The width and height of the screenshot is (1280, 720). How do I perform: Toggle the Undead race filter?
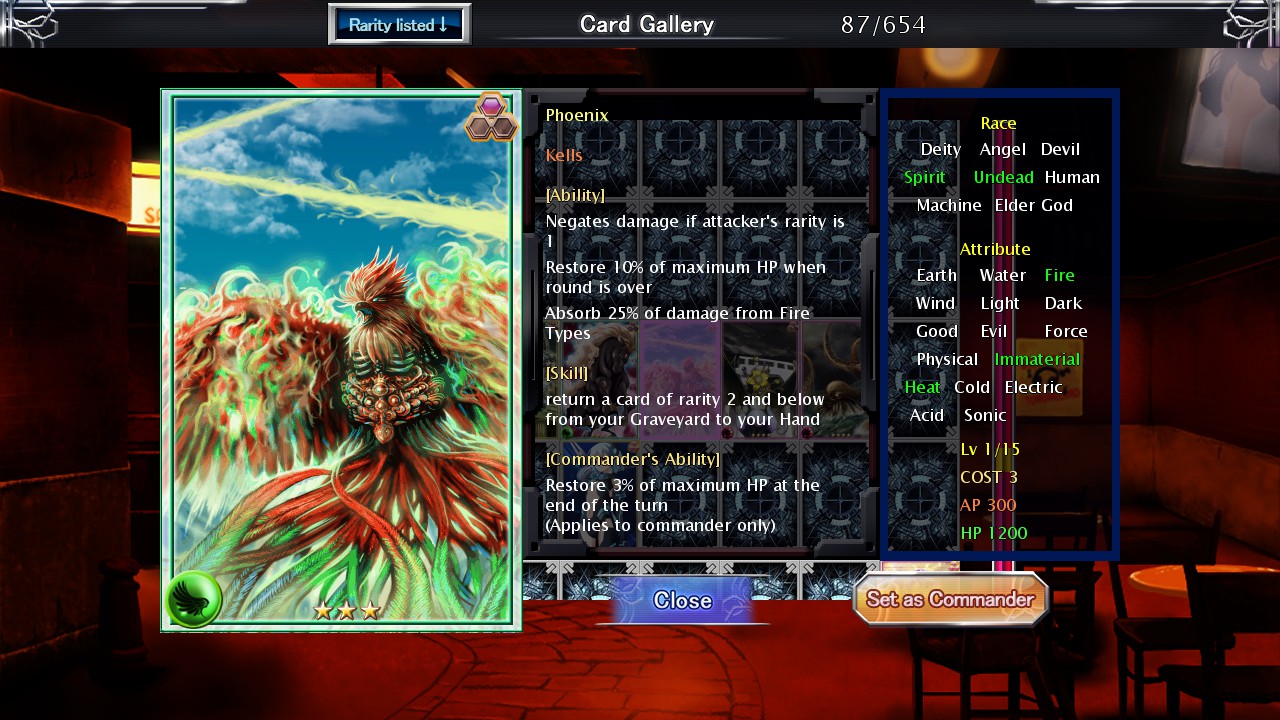[x=1003, y=177]
